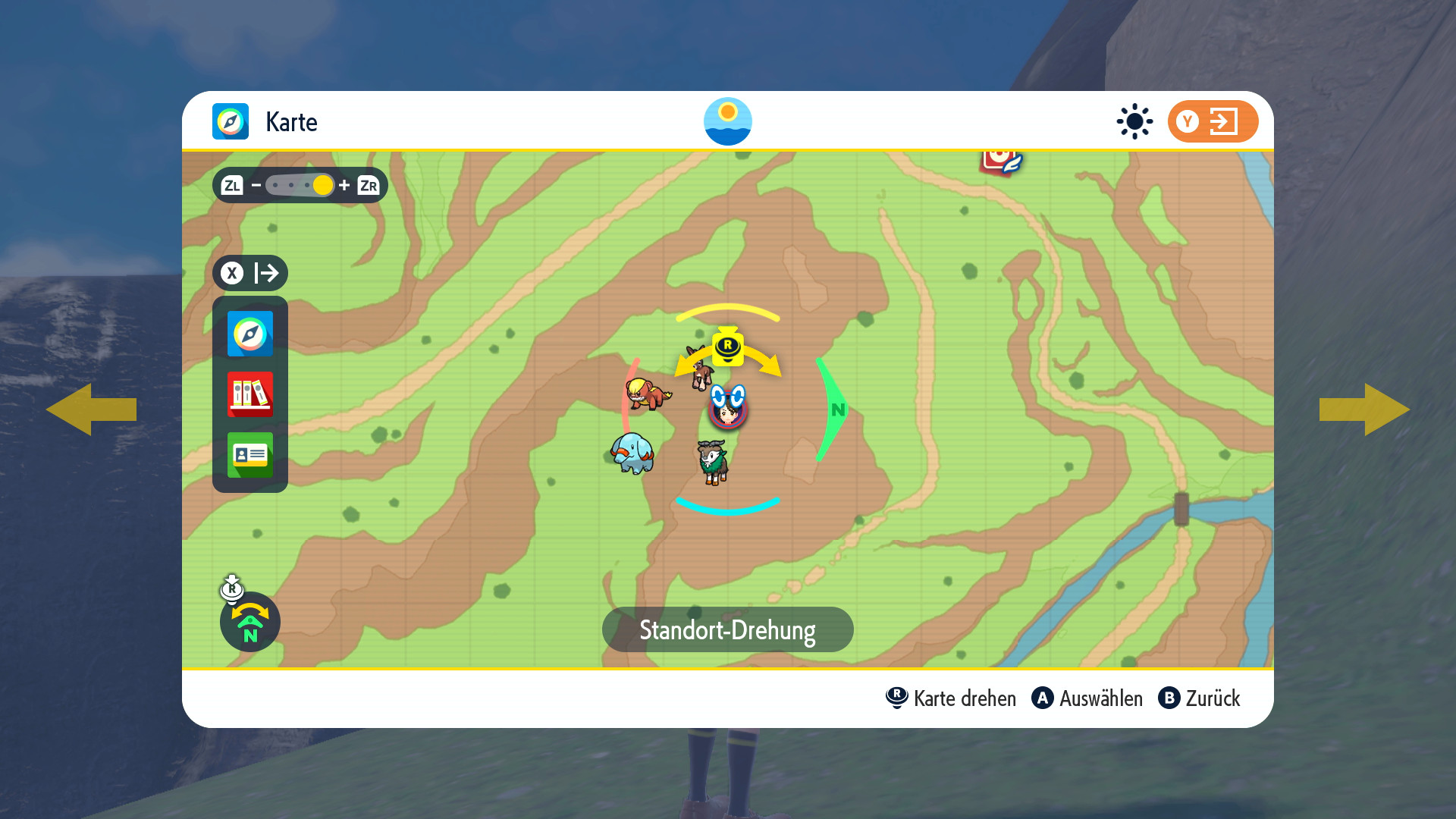Expand the sidebar with the X arrow toggle
This screenshot has width=1456, height=819.
(x=250, y=273)
